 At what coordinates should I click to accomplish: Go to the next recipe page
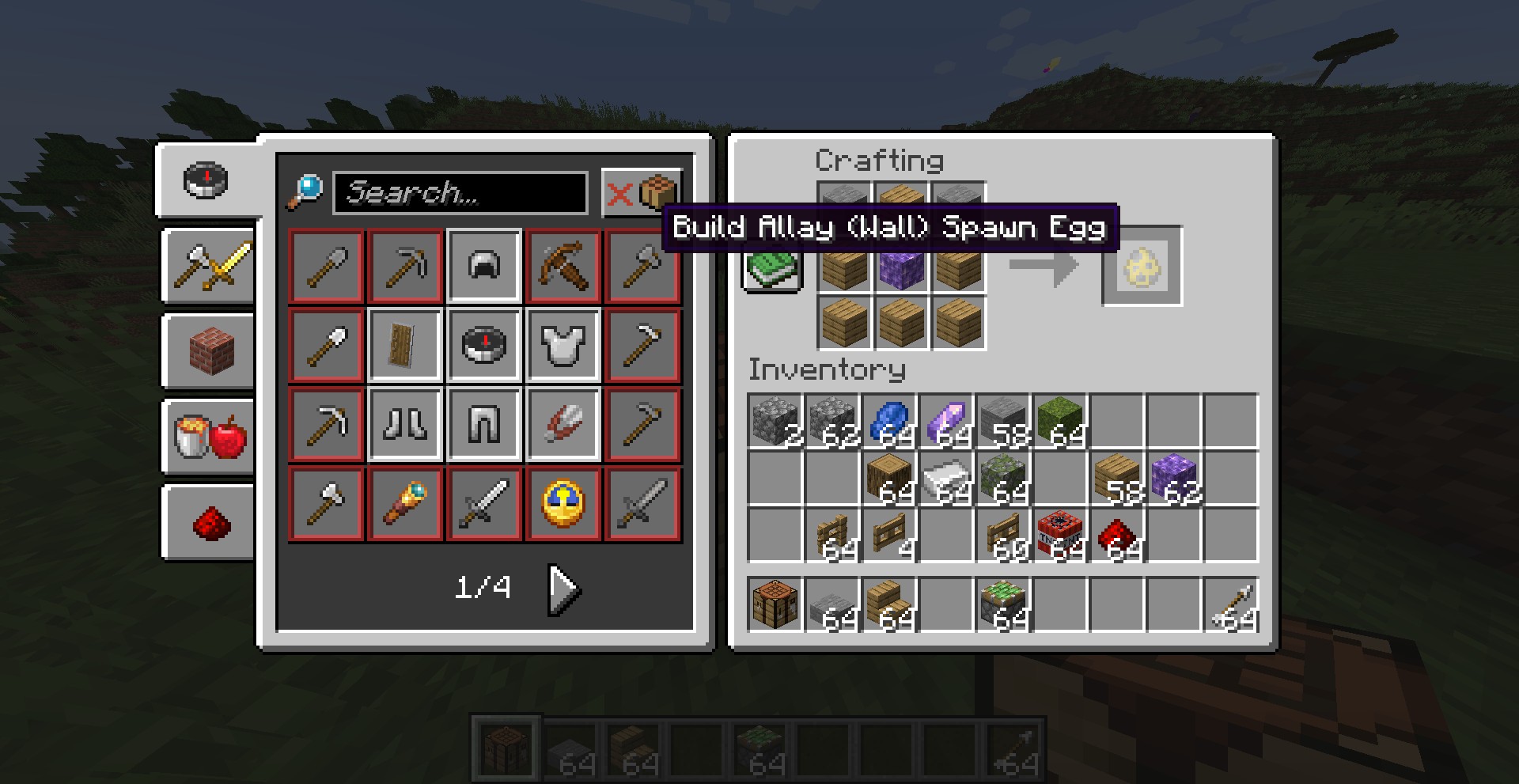[x=565, y=589]
